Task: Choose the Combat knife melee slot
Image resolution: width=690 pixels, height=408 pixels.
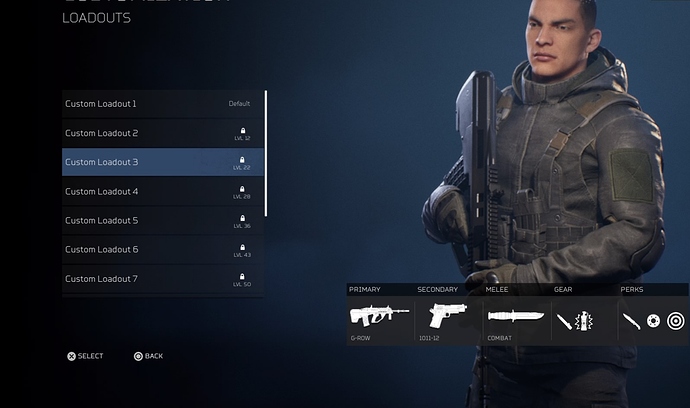Action: pos(516,317)
